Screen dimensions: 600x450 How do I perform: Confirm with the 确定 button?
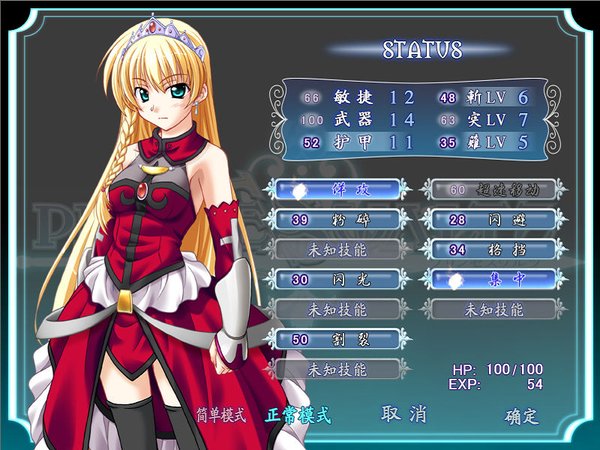coord(521,416)
